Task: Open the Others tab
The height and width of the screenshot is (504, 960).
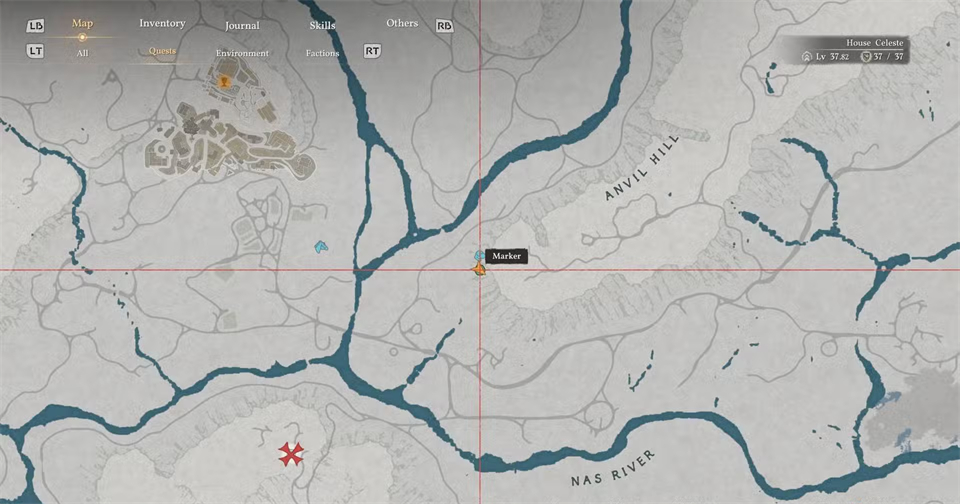Action: click(x=402, y=23)
